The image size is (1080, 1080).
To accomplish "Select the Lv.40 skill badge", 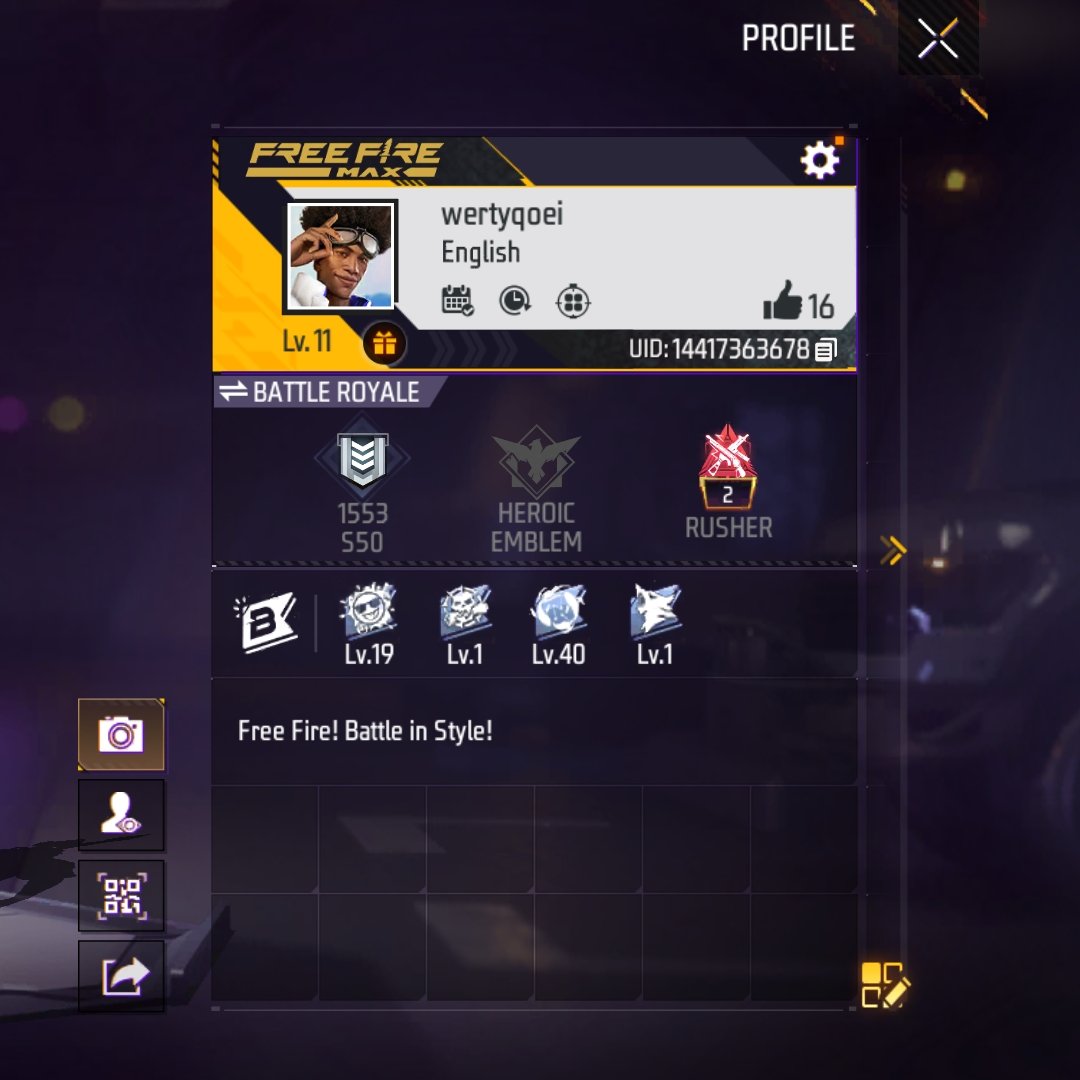I will click(x=558, y=612).
